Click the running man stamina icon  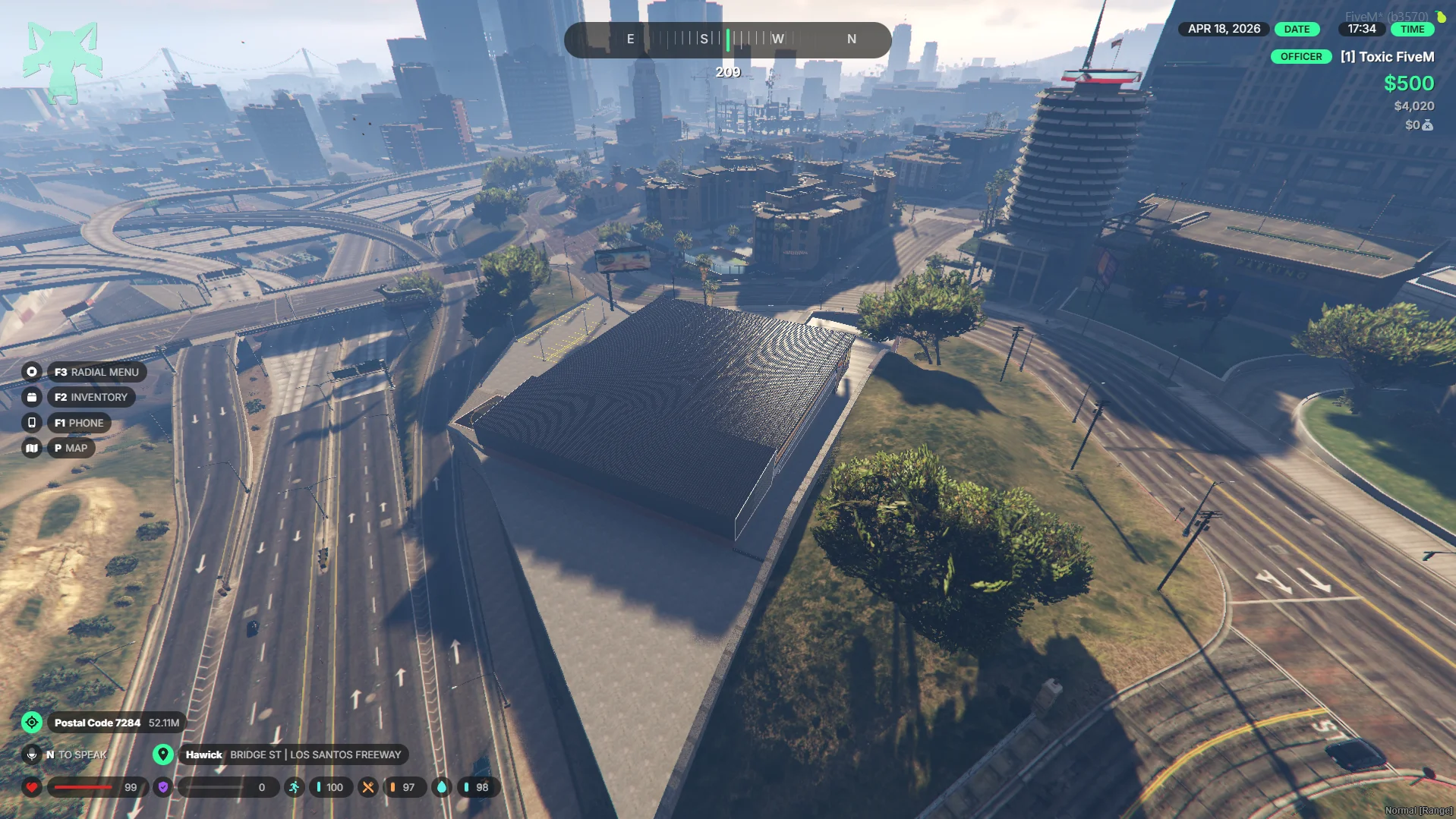pos(295,787)
